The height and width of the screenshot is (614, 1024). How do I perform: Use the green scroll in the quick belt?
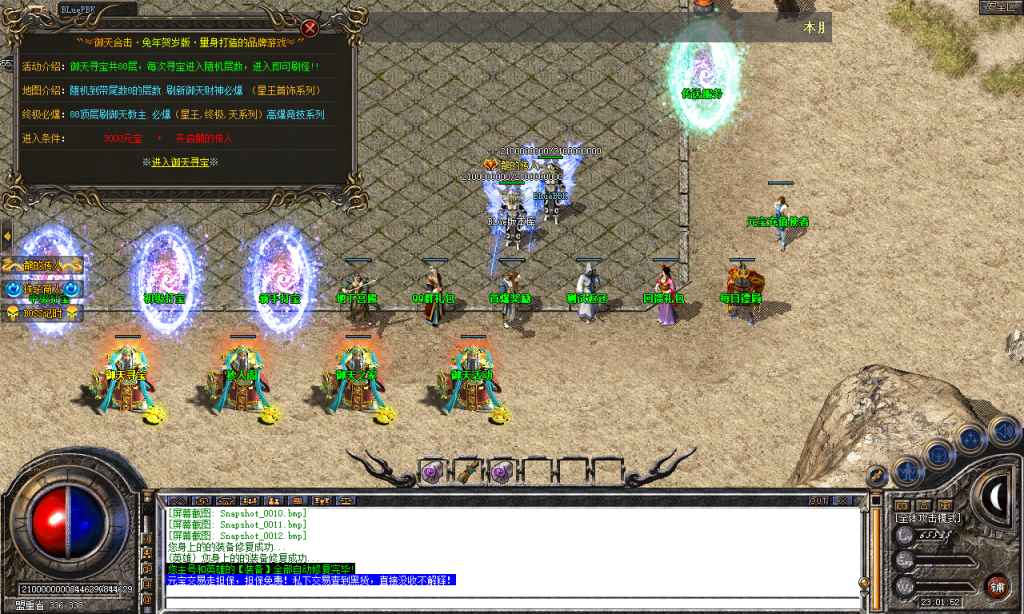pos(466,472)
